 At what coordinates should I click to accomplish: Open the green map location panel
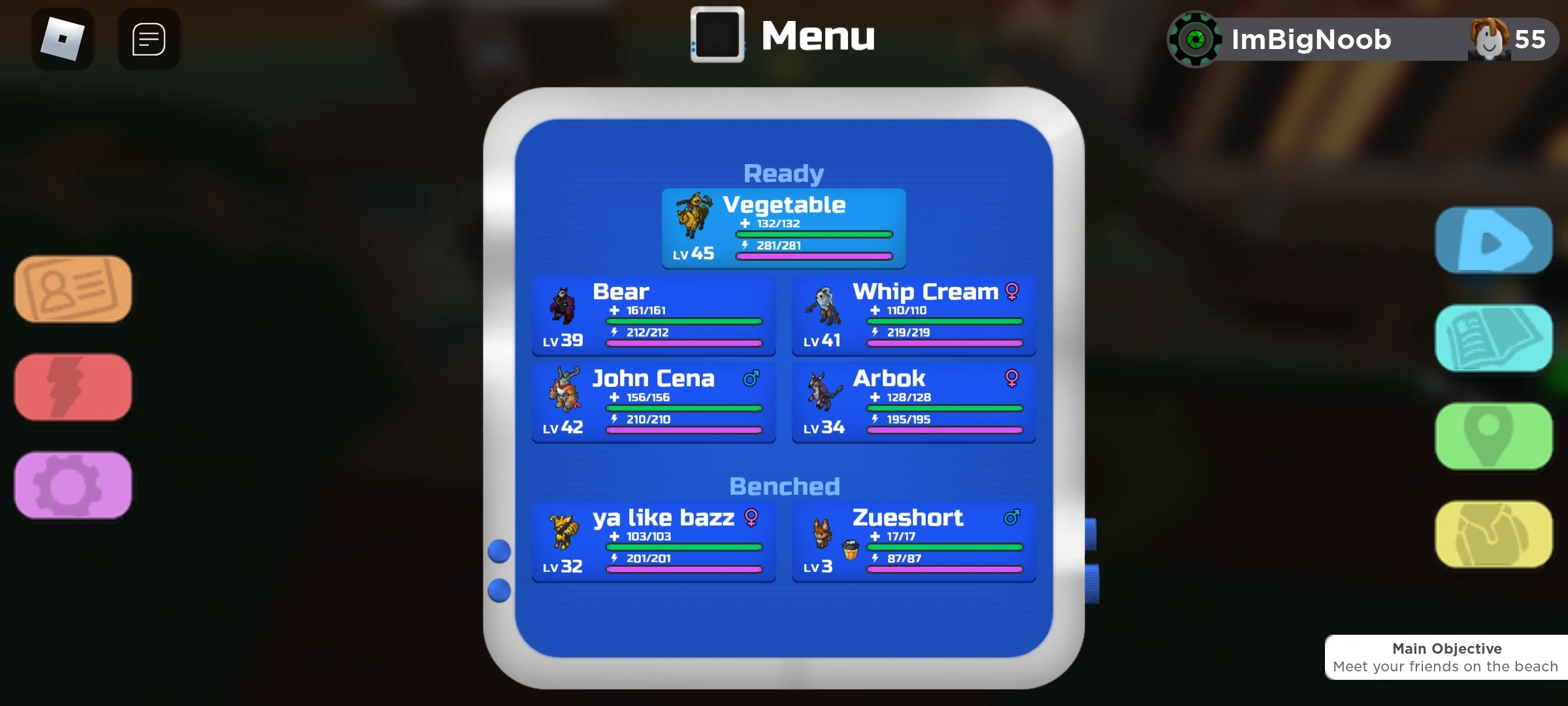[x=1494, y=437]
